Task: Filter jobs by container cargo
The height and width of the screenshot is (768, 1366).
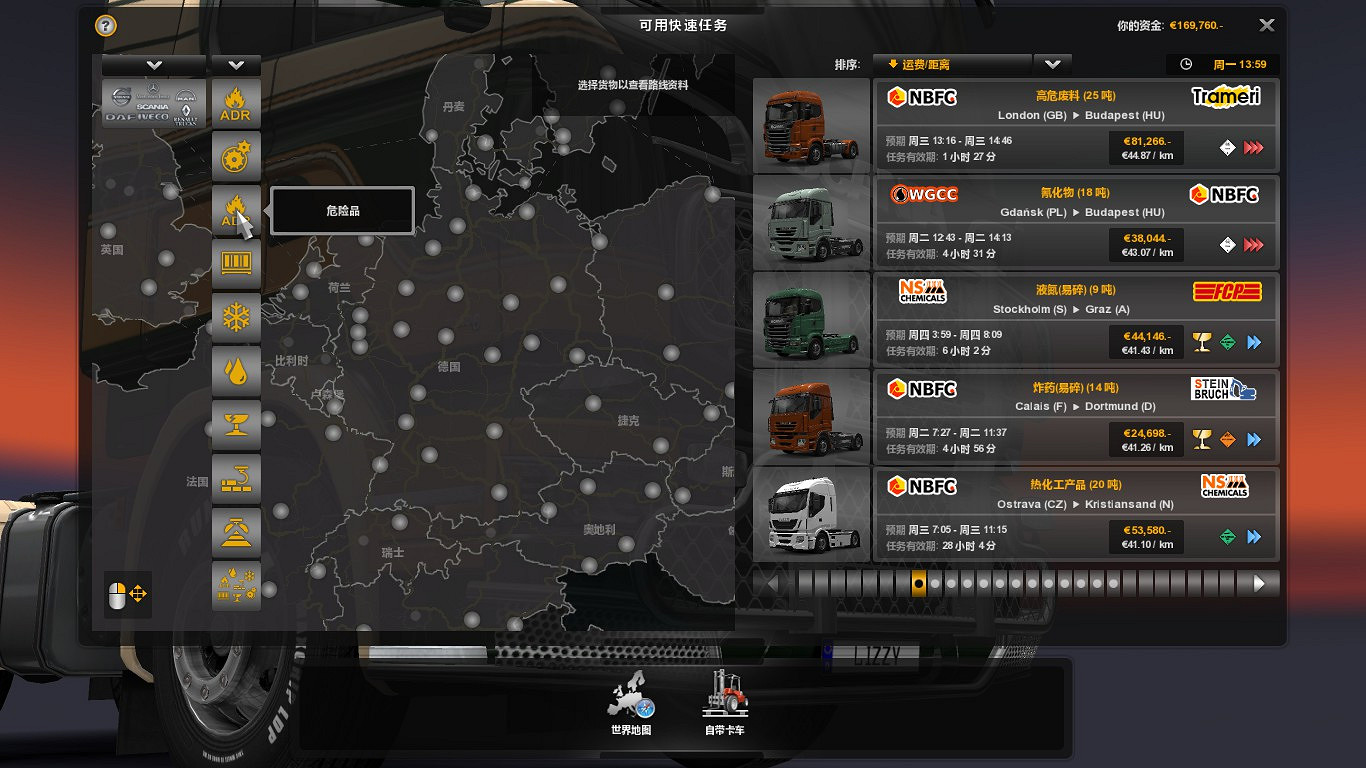Action: [236, 264]
